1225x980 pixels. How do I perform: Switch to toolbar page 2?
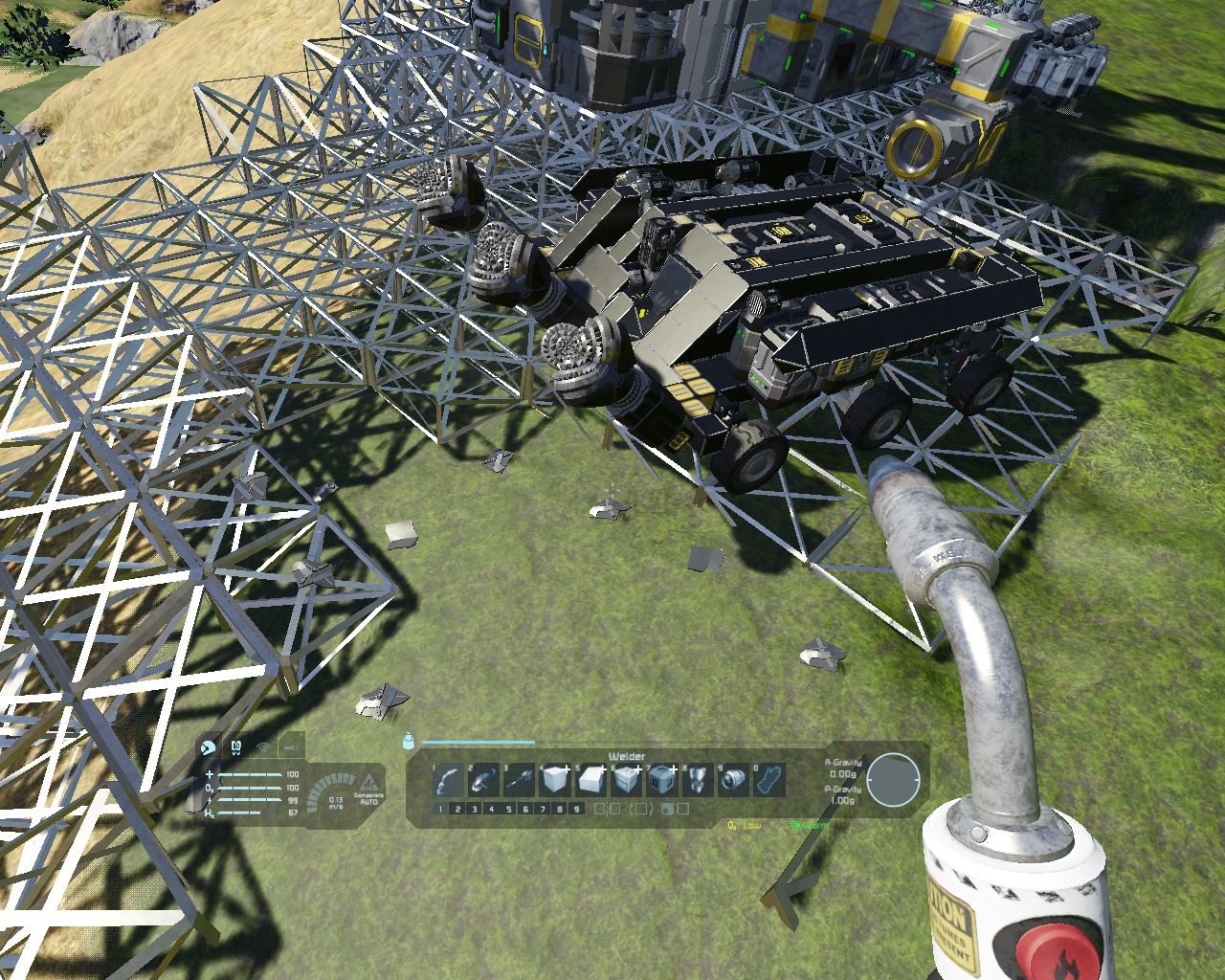click(457, 809)
